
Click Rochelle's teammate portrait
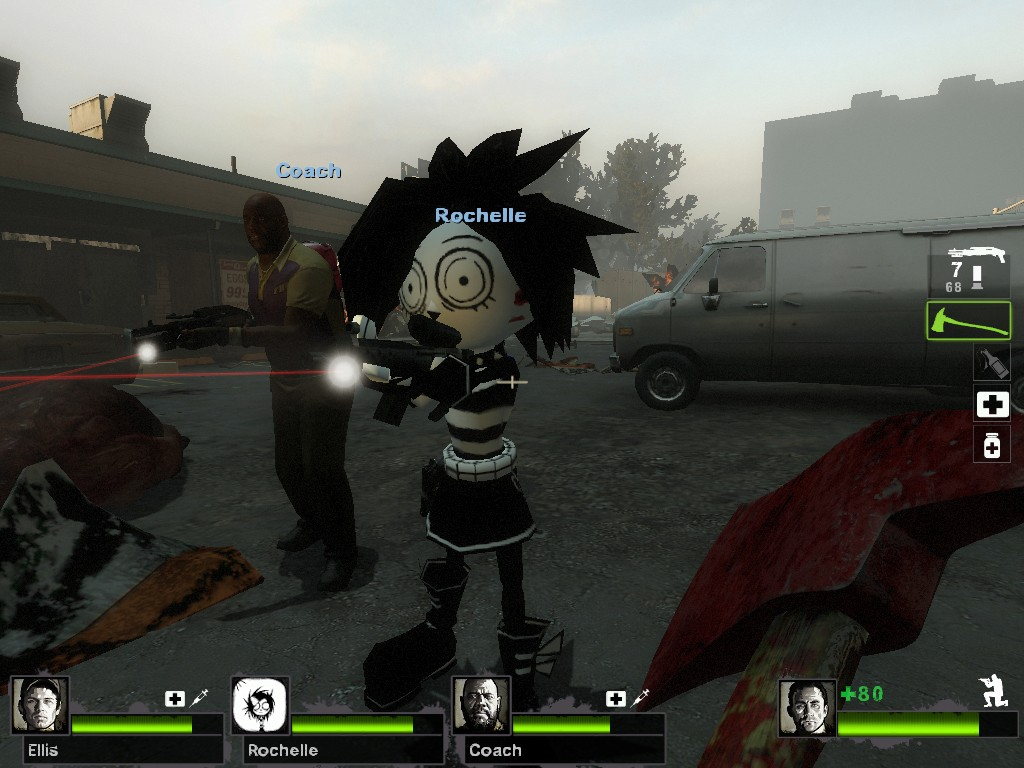point(261,705)
